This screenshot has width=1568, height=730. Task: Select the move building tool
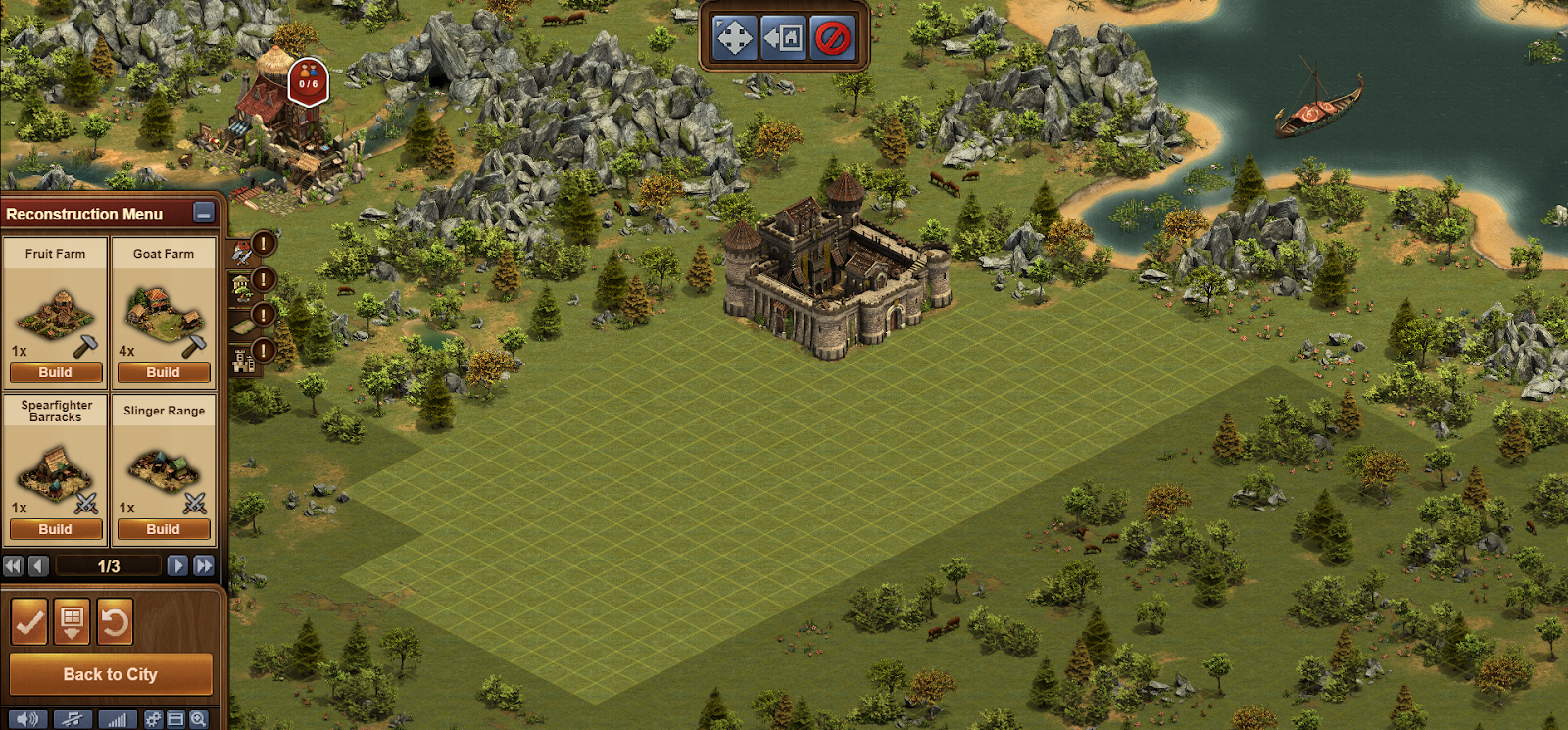[734, 38]
